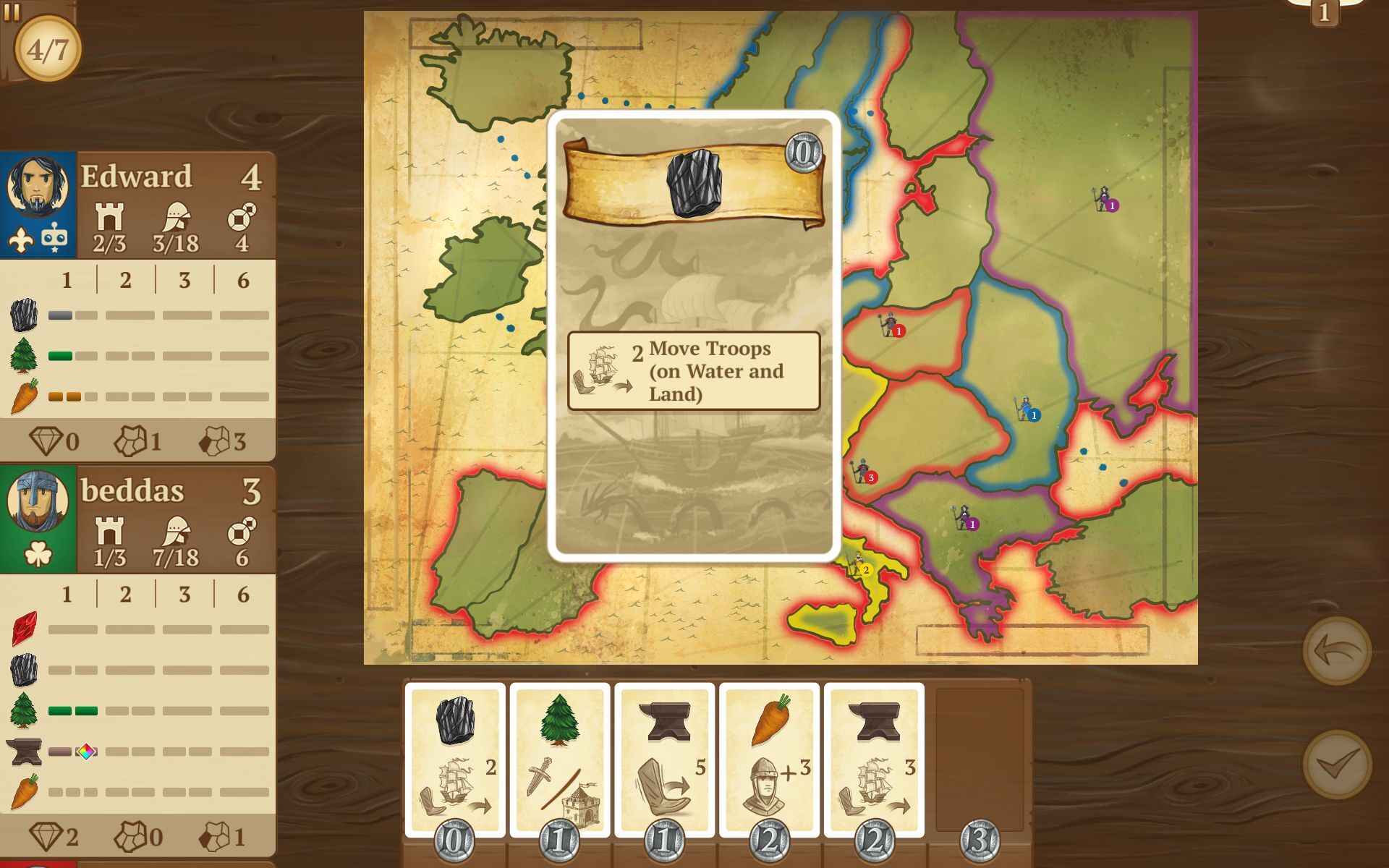Select the anvil card with ship movement 3
This screenshot has width=1389, height=868.
874,759
